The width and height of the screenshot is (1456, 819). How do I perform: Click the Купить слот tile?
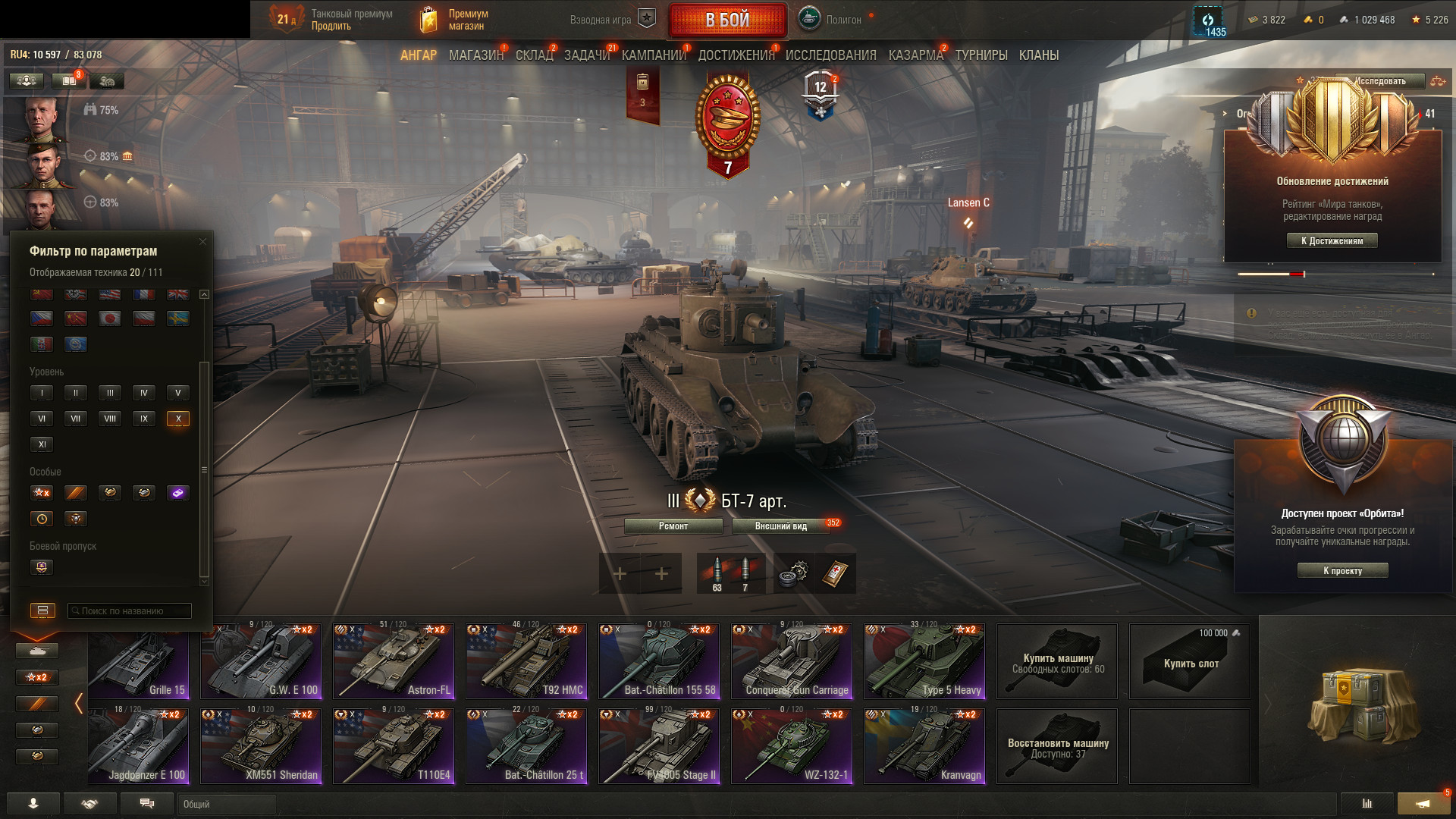click(1189, 661)
